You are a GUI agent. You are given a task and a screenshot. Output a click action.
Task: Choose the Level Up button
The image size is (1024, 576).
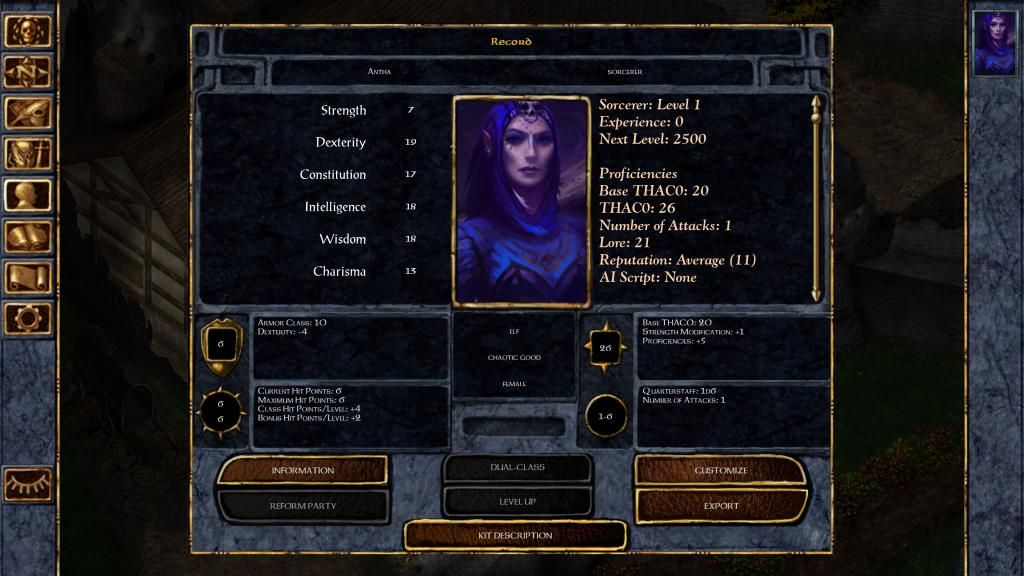pos(516,501)
